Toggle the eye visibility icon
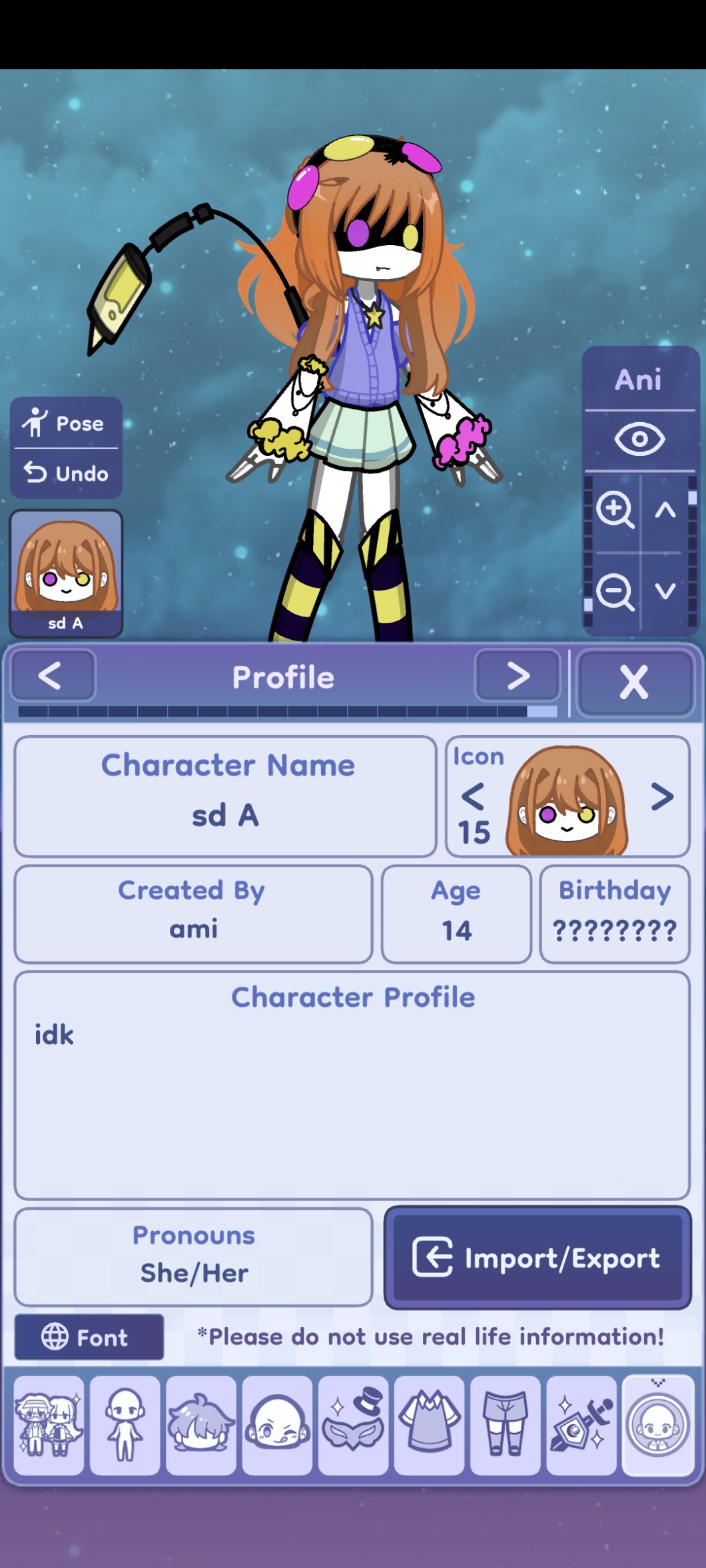 639,439
